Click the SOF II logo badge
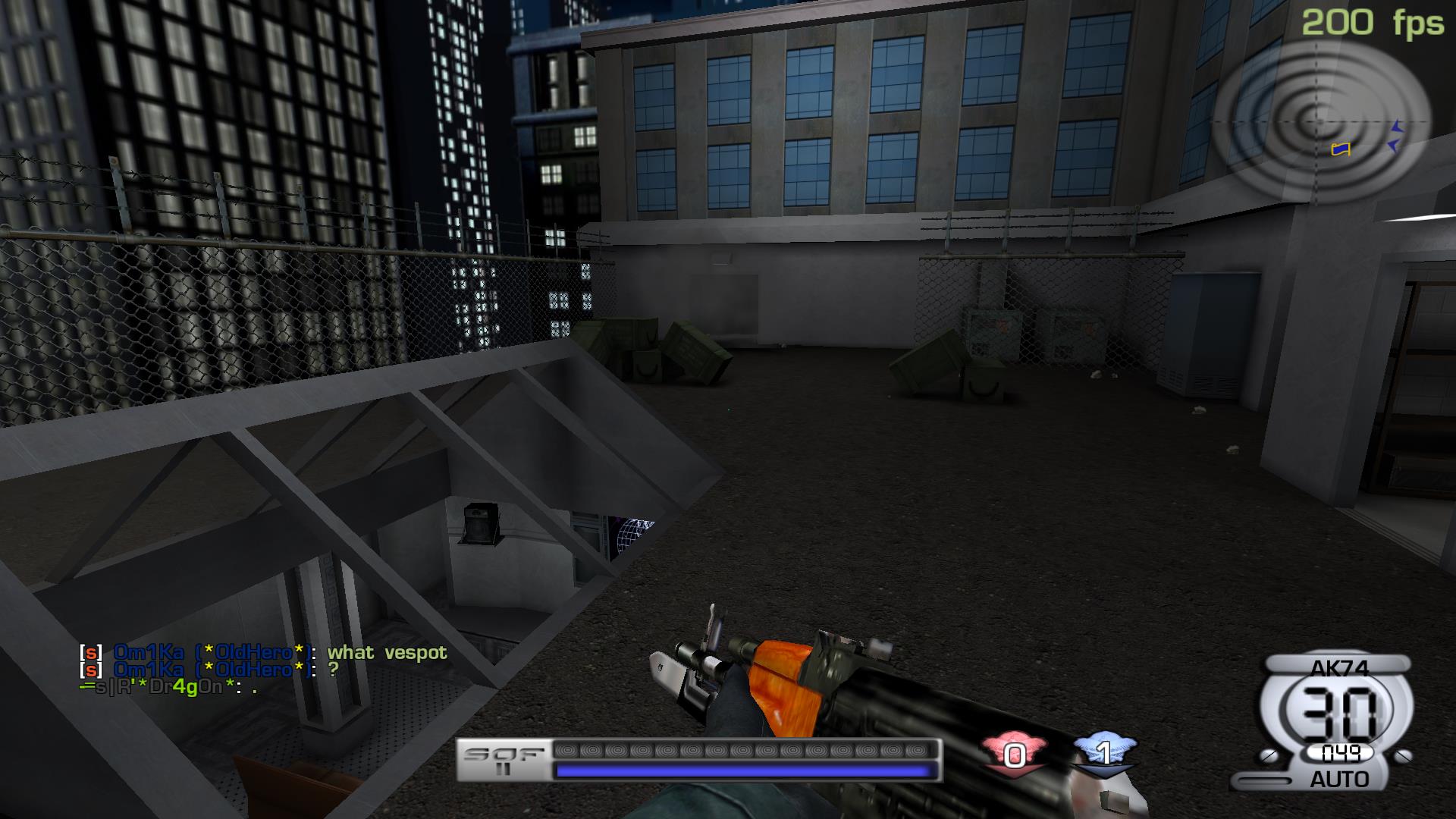 (504, 760)
